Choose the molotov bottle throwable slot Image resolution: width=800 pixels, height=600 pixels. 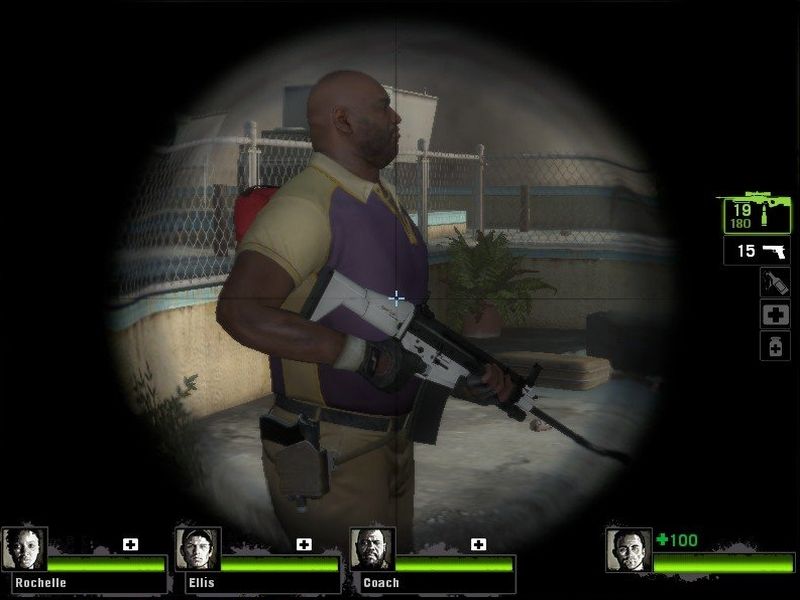coord(775,283)
